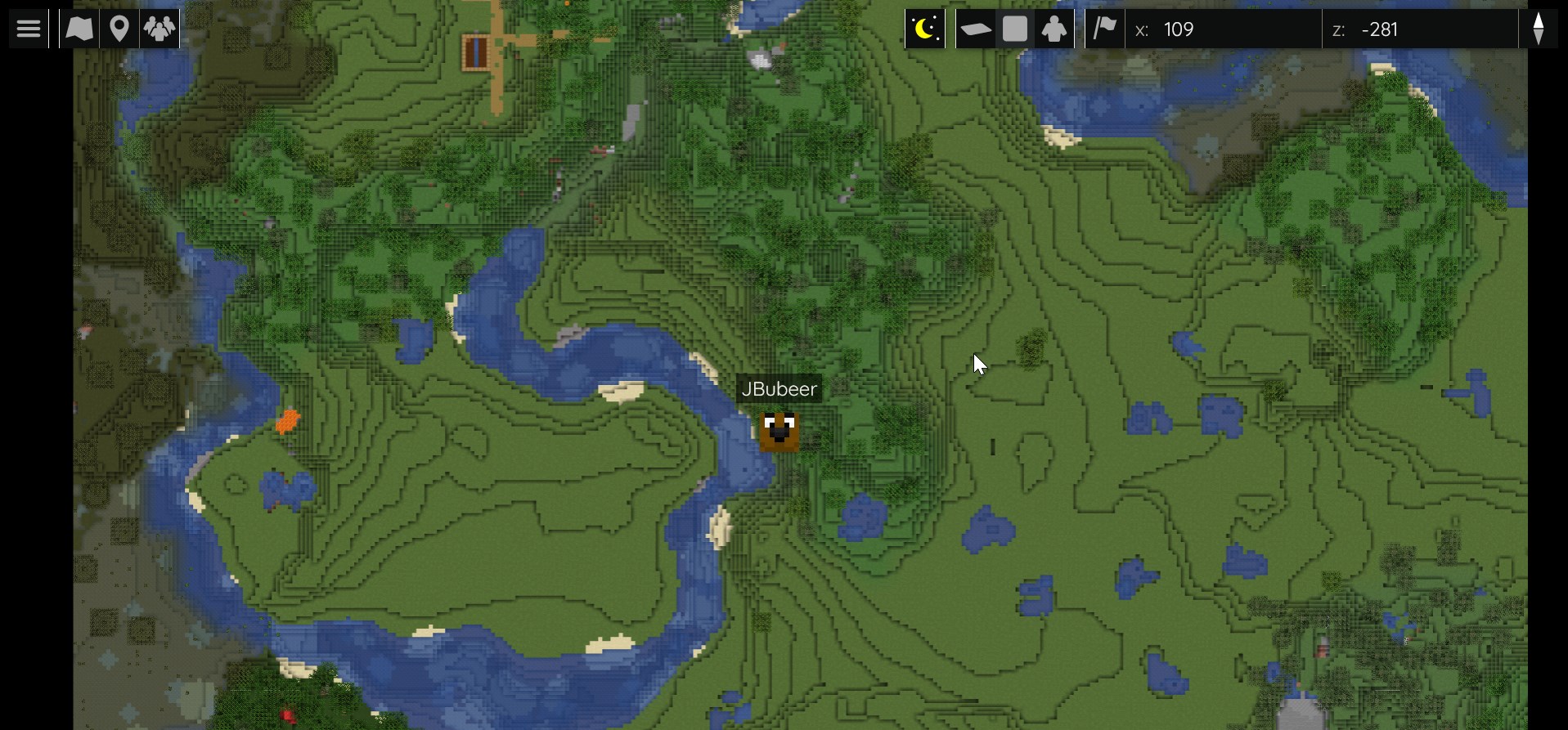The image size is (1568, 730).
Task: Toggle the moon day/night mode
Action: tap(925, 29)
